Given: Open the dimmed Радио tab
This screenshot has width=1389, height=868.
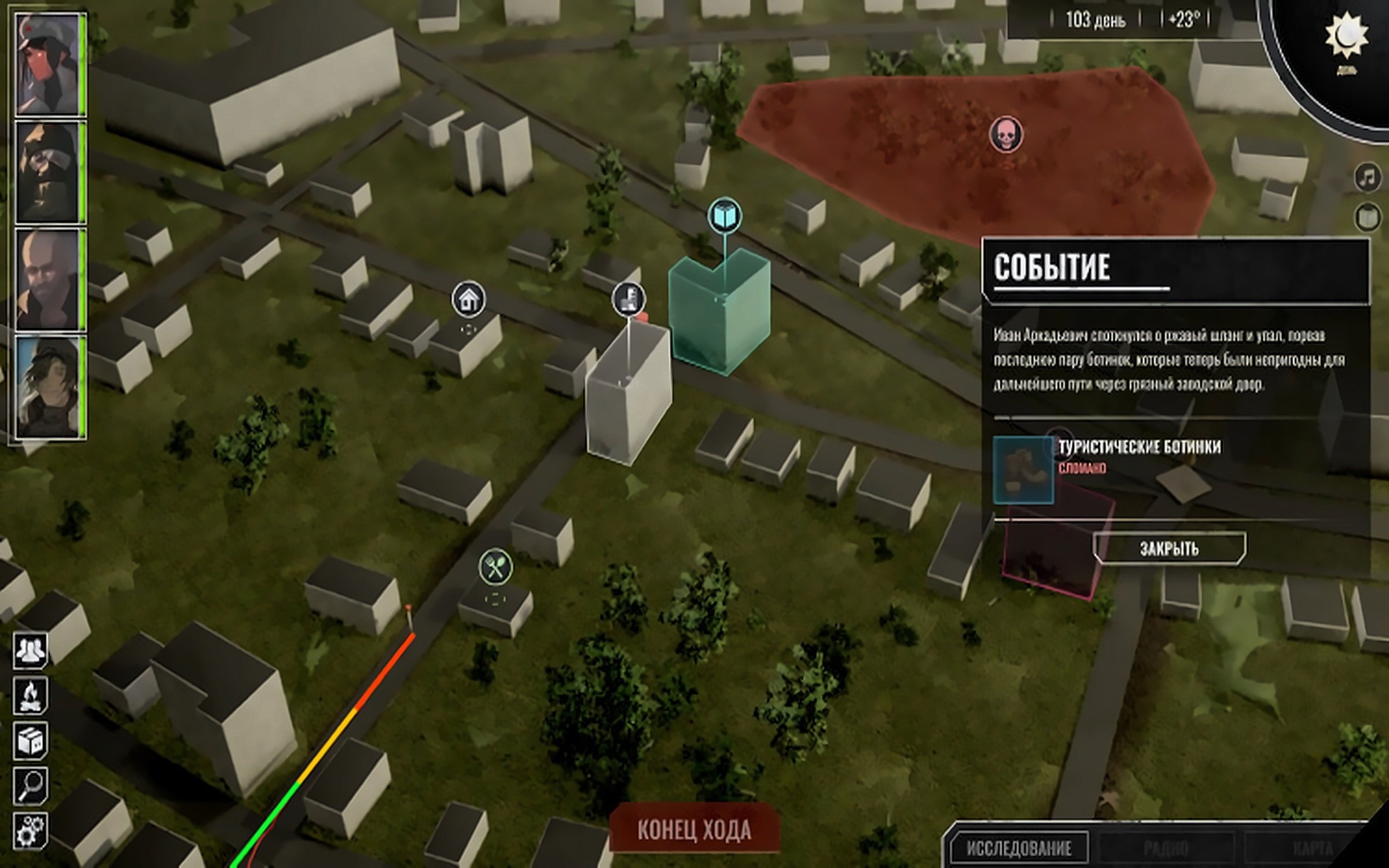Looking at the screenshot, I should coord(1166,848).
